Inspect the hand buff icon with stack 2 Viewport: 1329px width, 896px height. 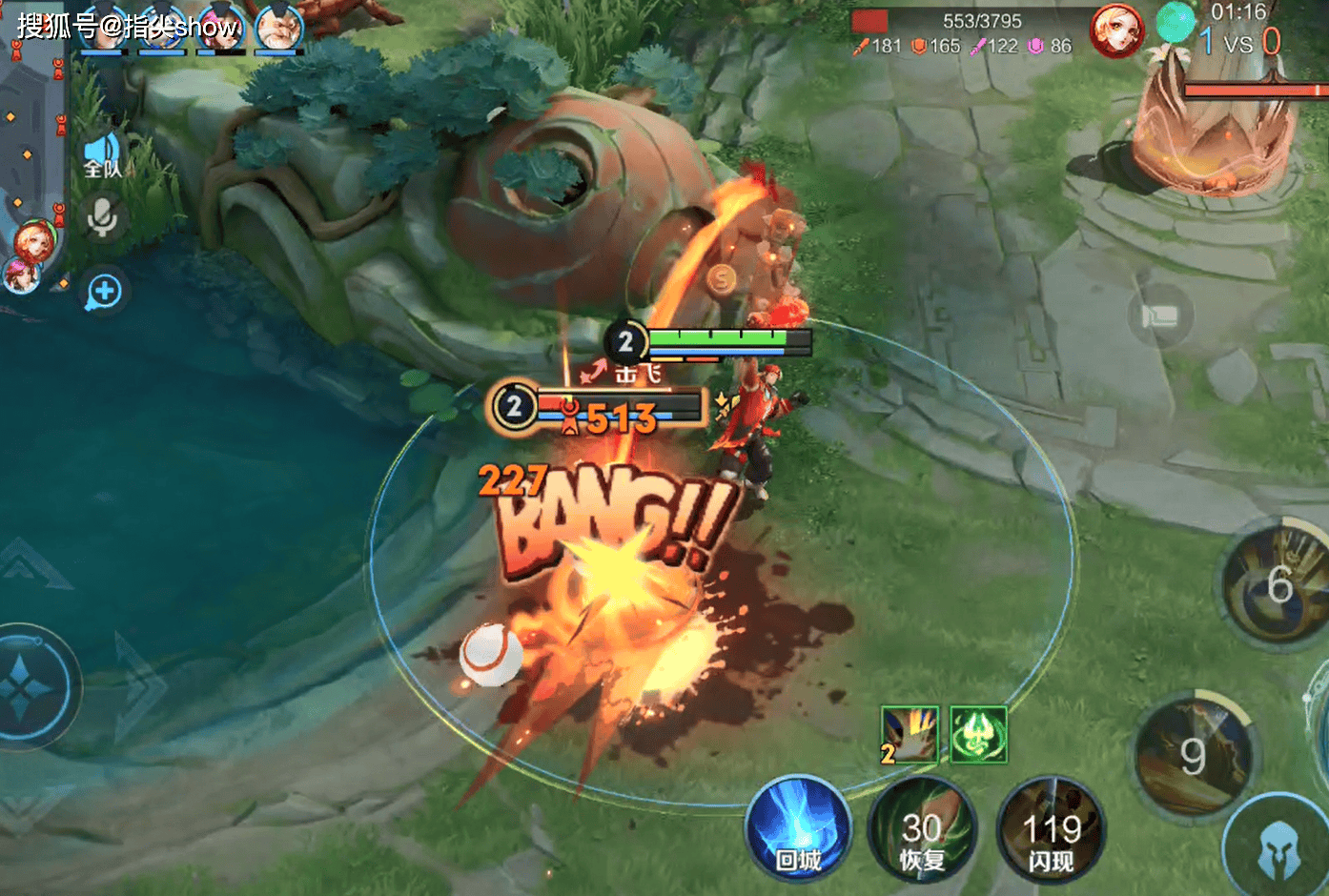click(910, 734)
